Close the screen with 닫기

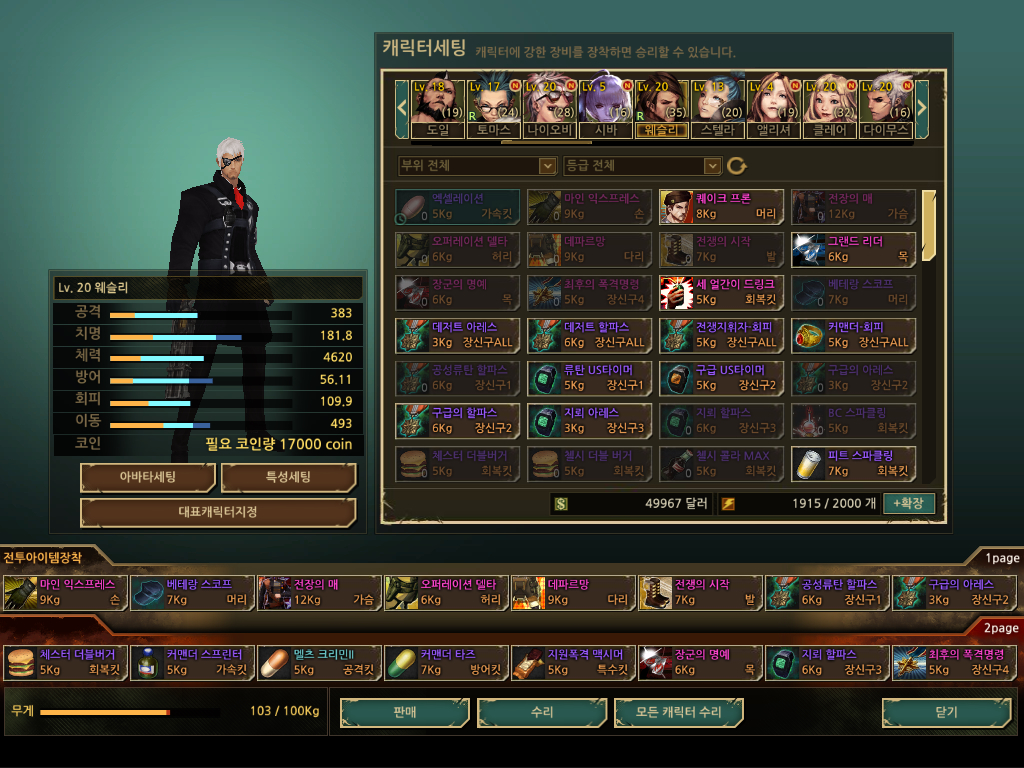click(945, 713)
